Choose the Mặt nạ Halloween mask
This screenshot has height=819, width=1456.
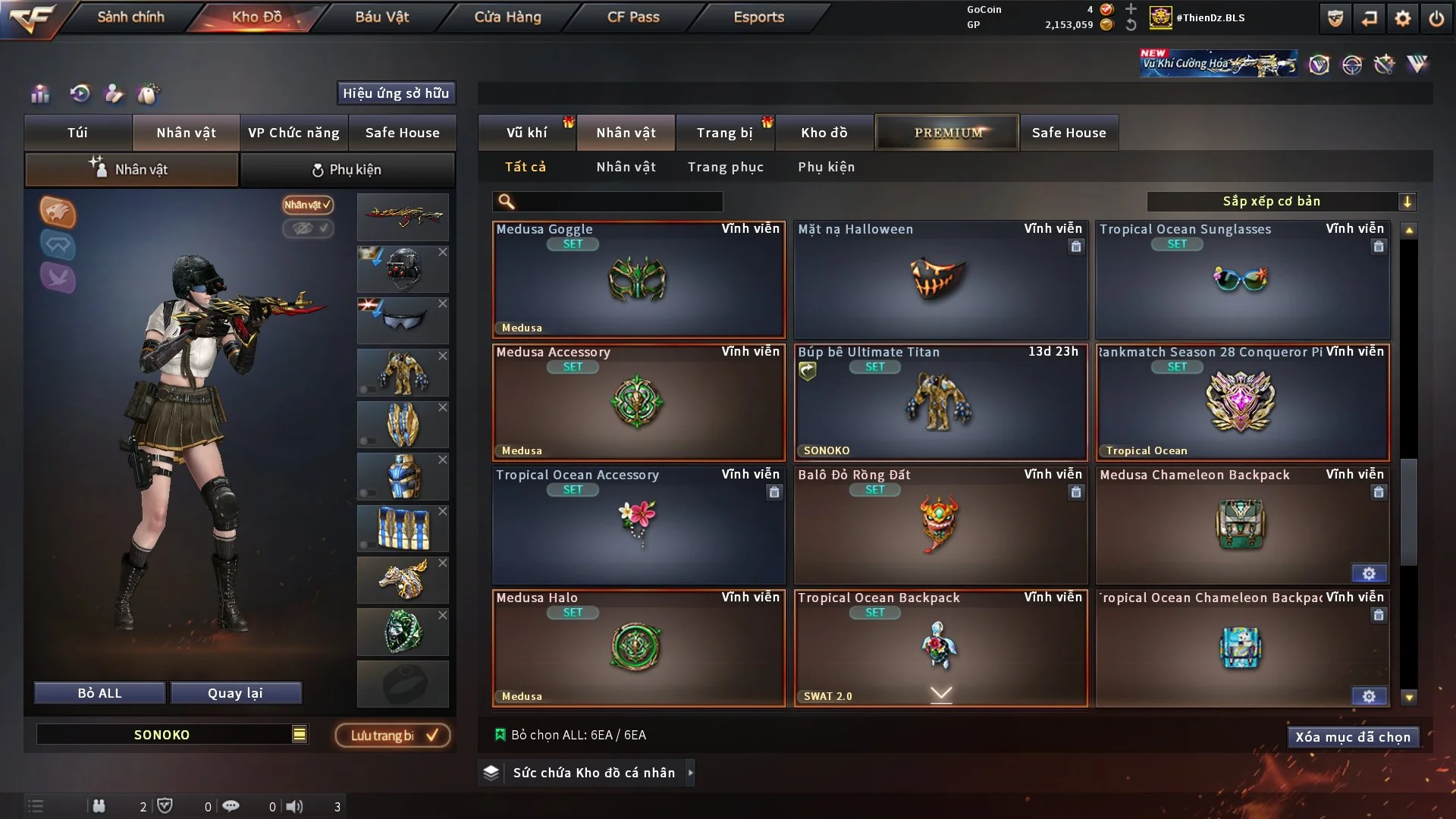[x=940, y=280]
